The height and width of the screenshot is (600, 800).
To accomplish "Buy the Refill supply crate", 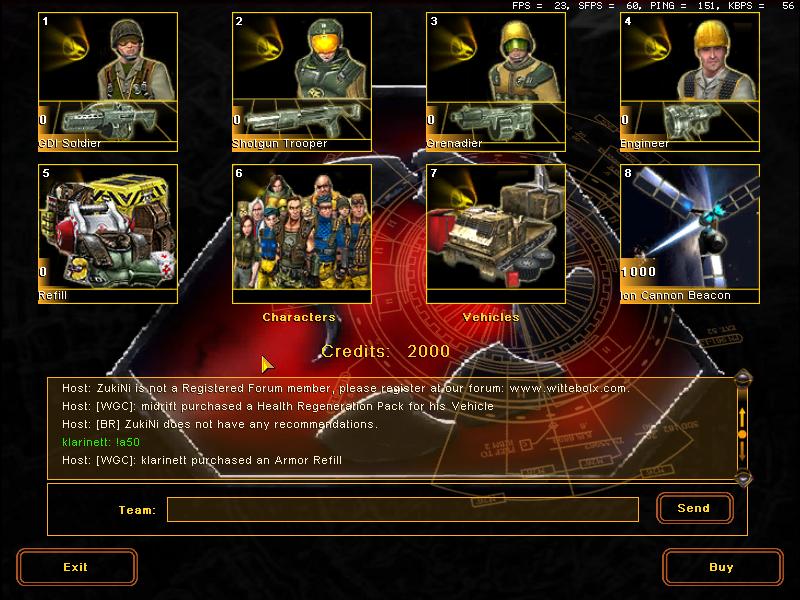I will pos(108,233).
